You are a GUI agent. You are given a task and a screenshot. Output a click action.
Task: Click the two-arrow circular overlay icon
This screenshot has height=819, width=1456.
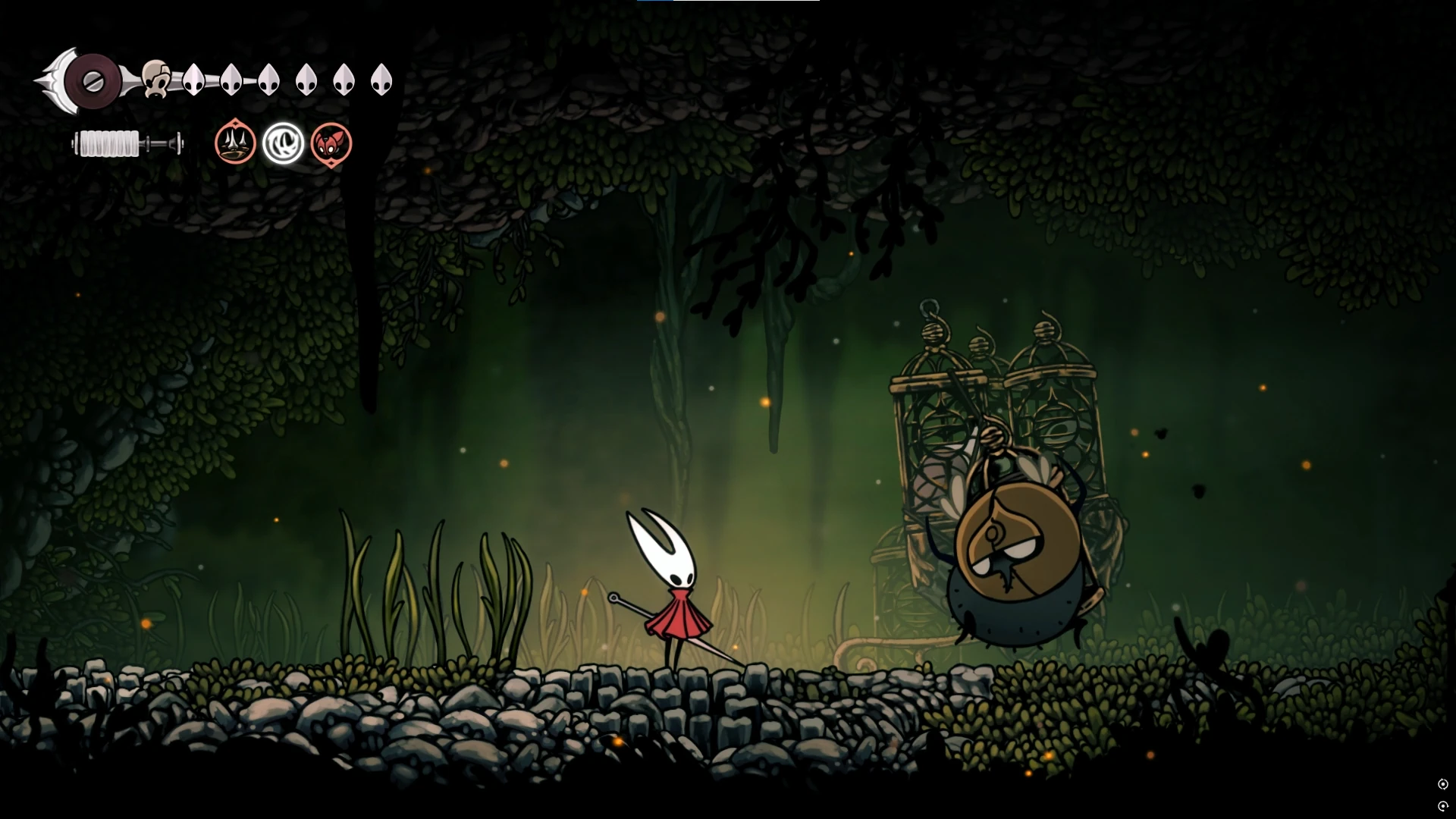[x=1443, y=784]
